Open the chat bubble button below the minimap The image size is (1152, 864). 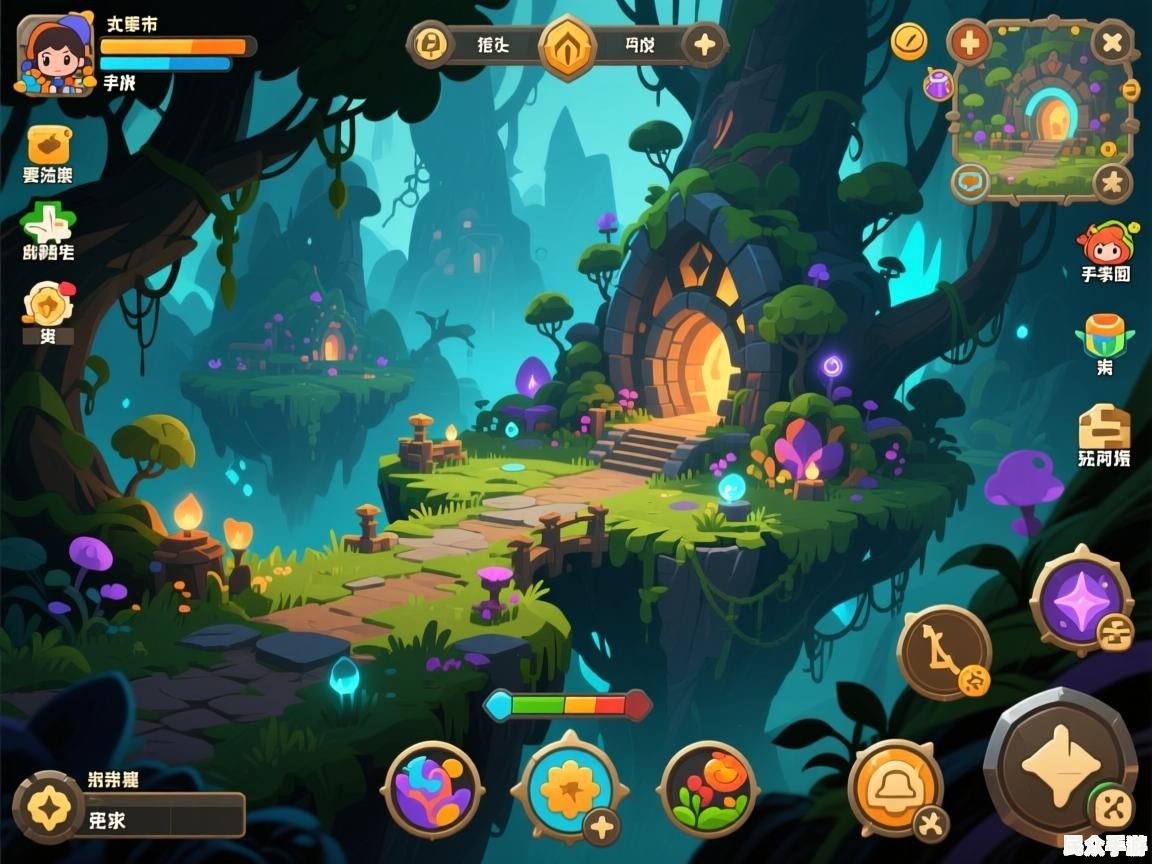click(x=970, y=182)
